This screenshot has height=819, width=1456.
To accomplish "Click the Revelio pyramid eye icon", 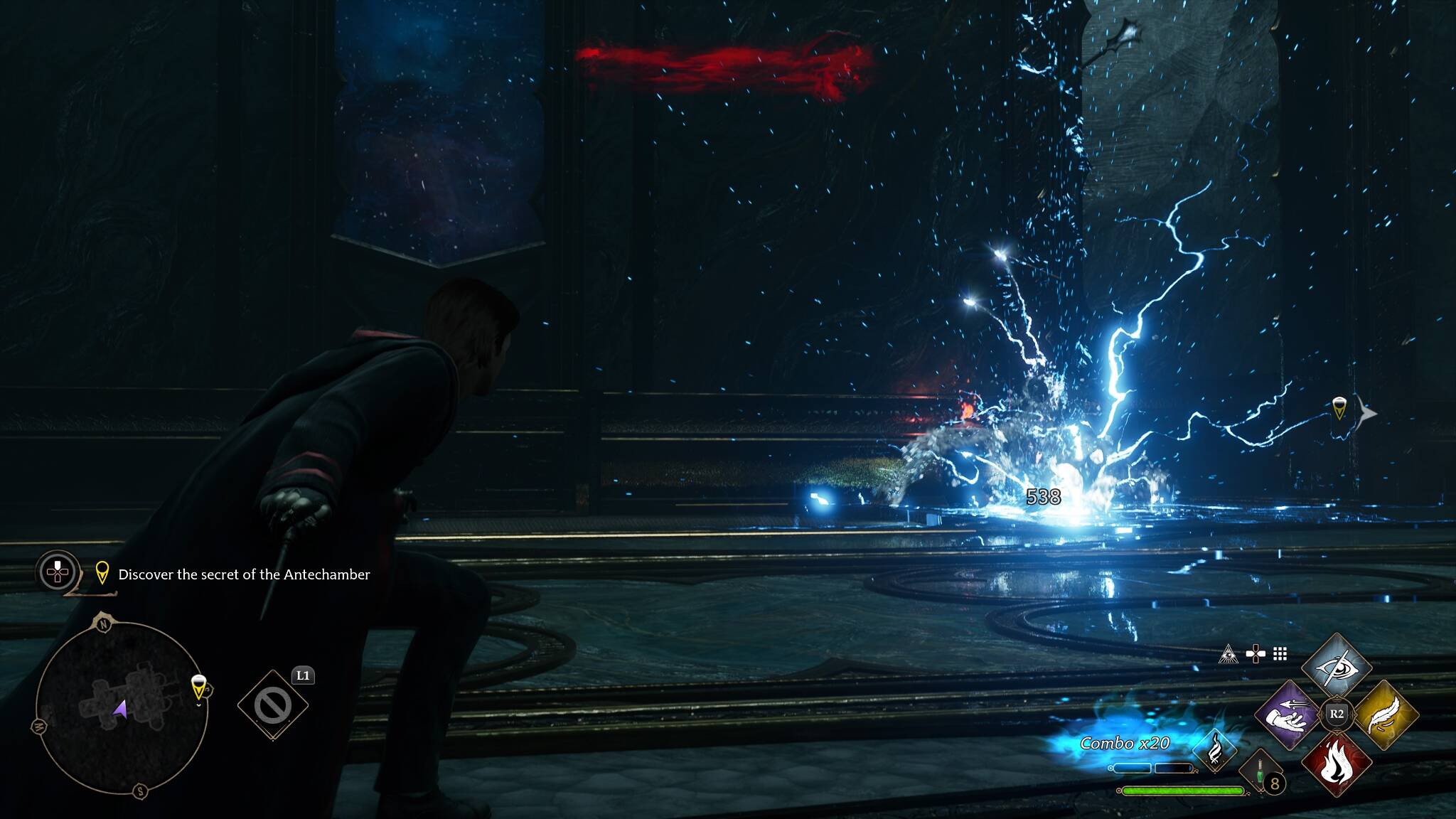I will click(x=1228, y=654).
